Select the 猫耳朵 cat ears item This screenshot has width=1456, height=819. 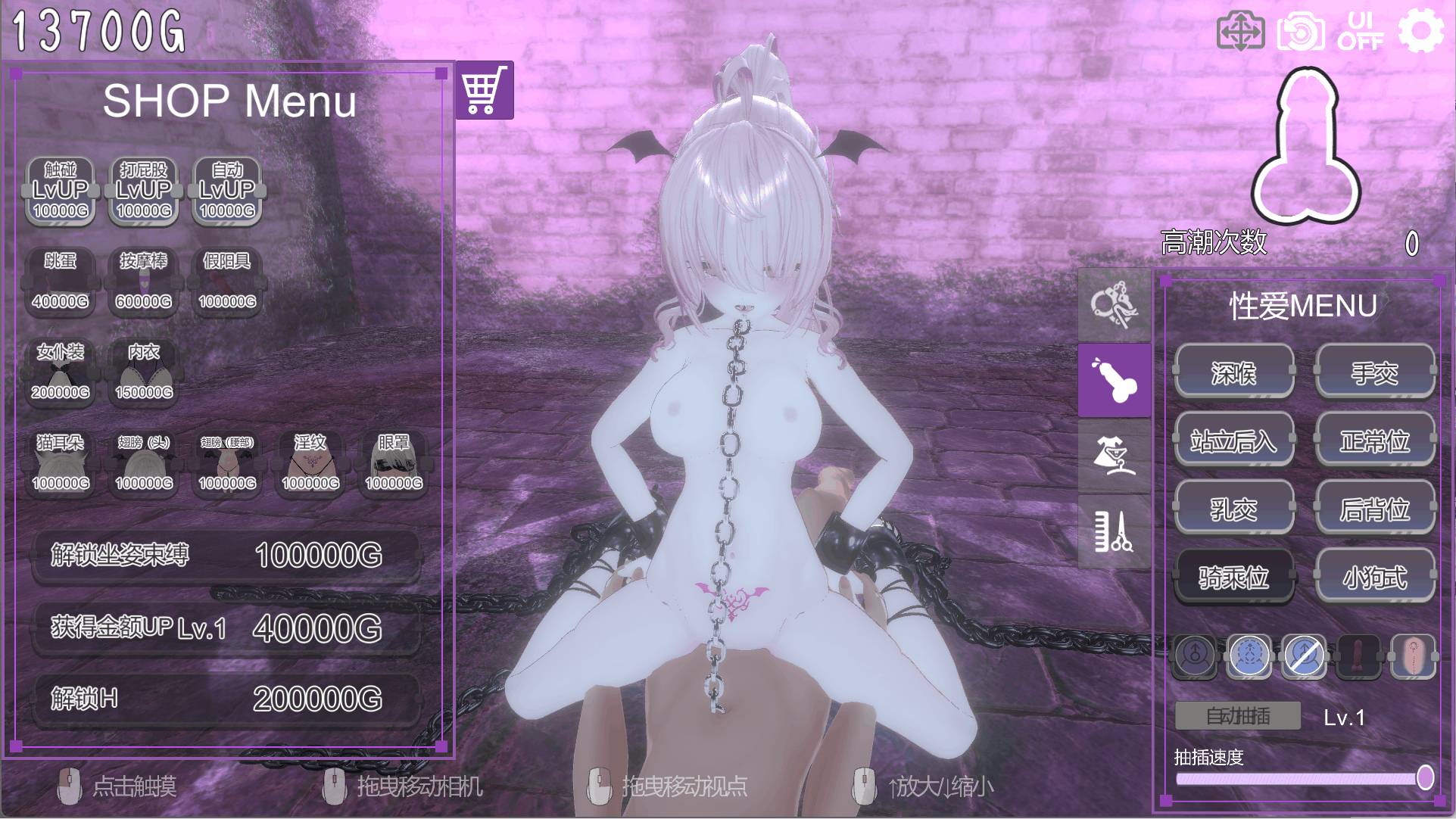pos(61,463)
